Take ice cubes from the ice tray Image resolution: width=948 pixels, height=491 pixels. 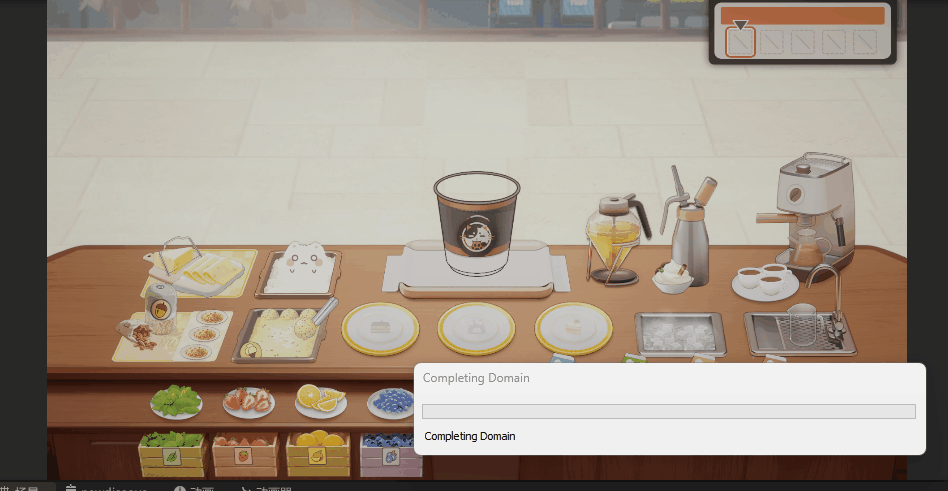pos(679,333)
